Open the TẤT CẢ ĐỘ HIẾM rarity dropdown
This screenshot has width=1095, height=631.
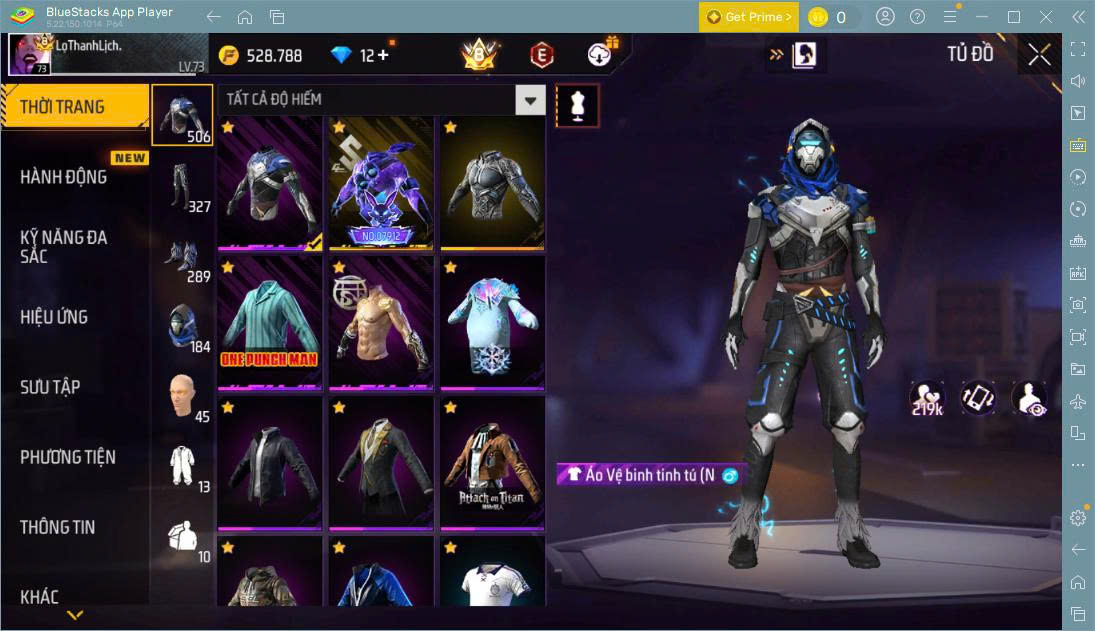(x=530, y=100)
